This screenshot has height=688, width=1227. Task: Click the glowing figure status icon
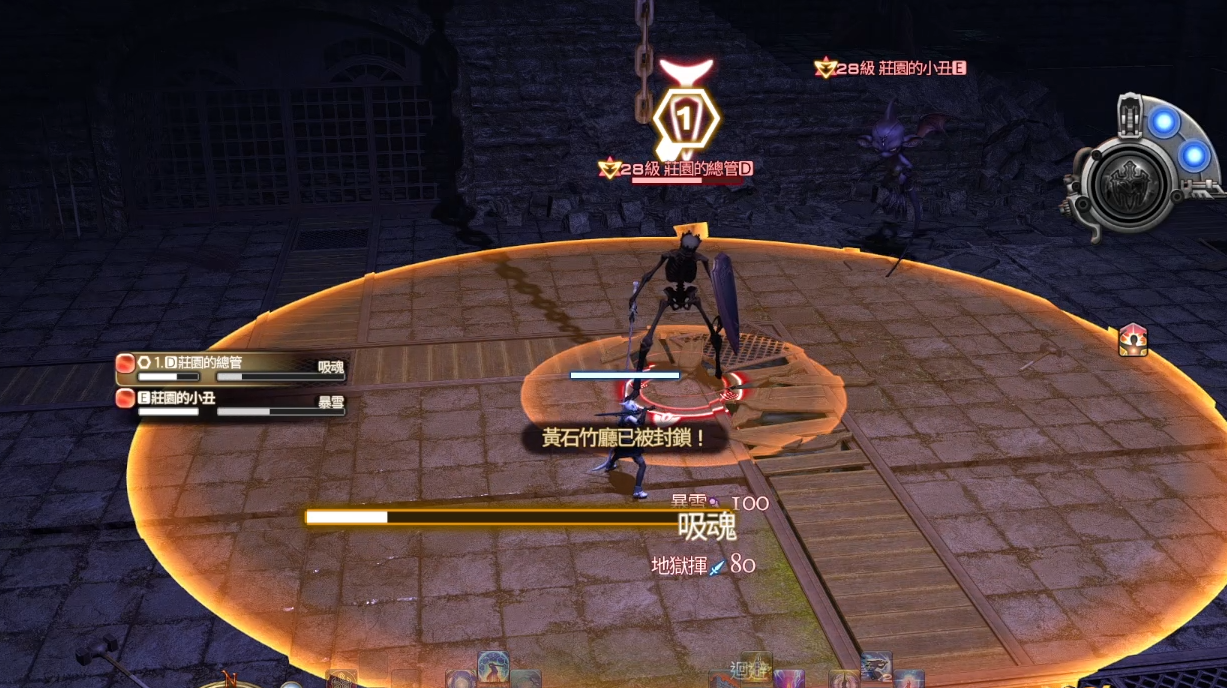(1132, 340)
